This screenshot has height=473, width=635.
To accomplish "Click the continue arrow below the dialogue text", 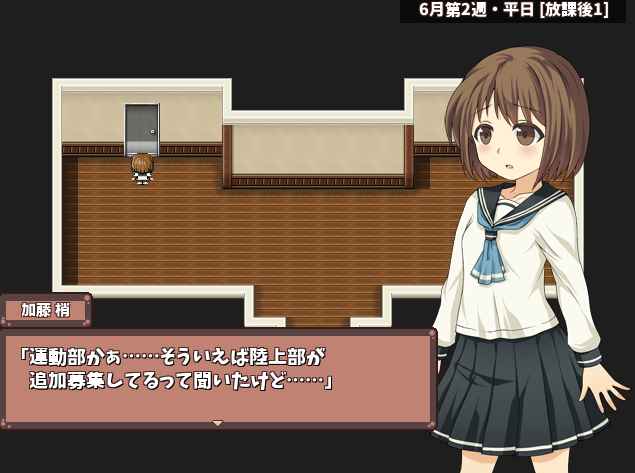I will (x=218, y=423).
